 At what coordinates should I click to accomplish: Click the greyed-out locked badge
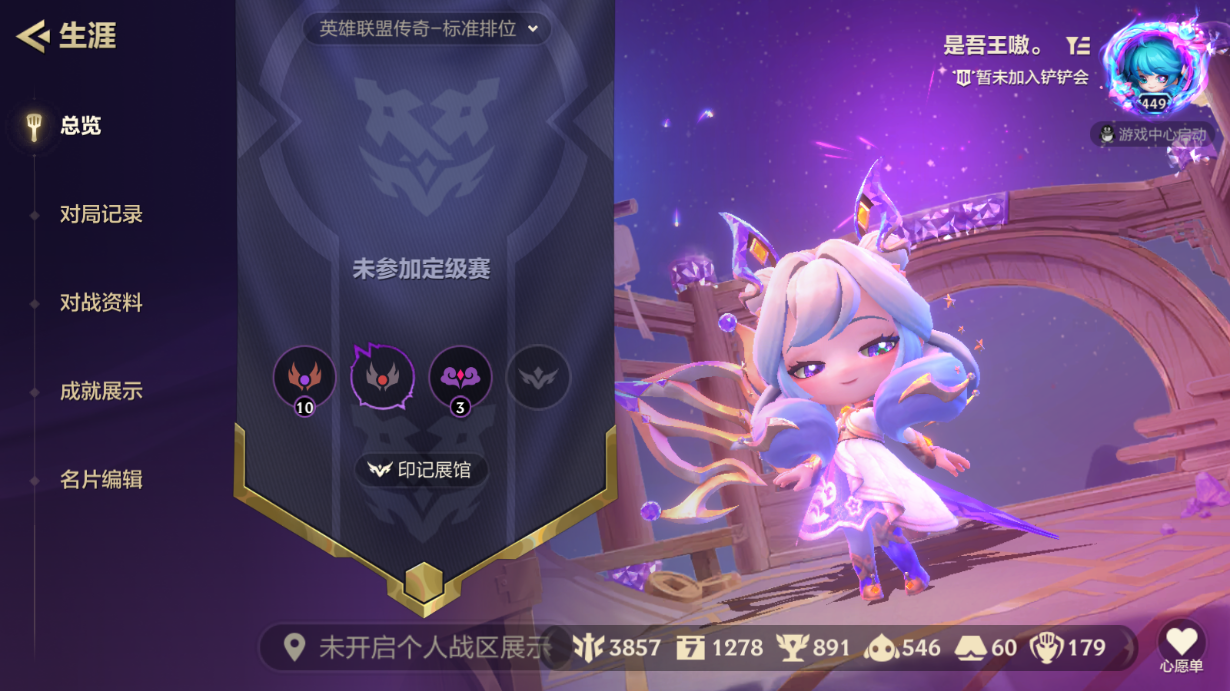click(x=538, y=377)
